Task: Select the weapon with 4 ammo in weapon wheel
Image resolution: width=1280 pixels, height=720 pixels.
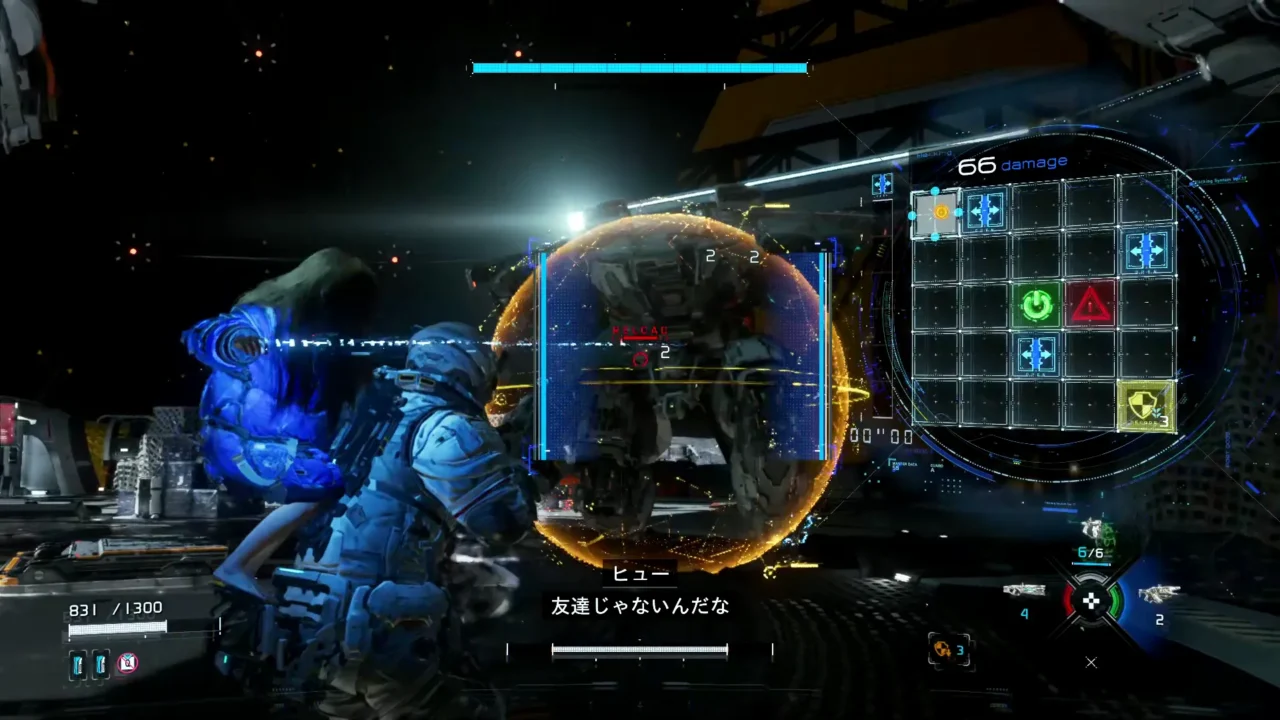Action: click(x=1024, y=591)
